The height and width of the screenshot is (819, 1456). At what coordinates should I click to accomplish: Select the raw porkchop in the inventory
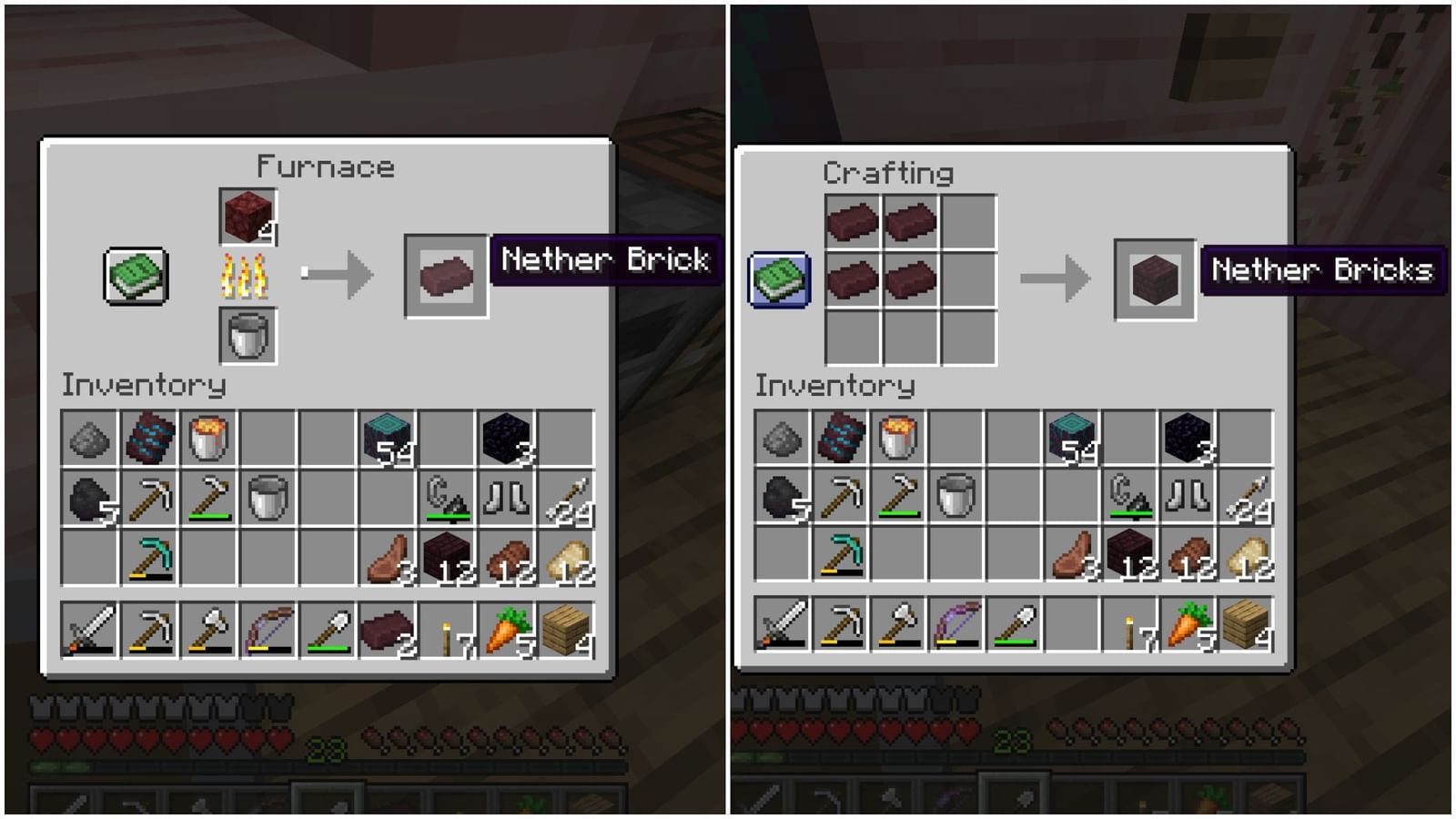[x=389, y=558]
